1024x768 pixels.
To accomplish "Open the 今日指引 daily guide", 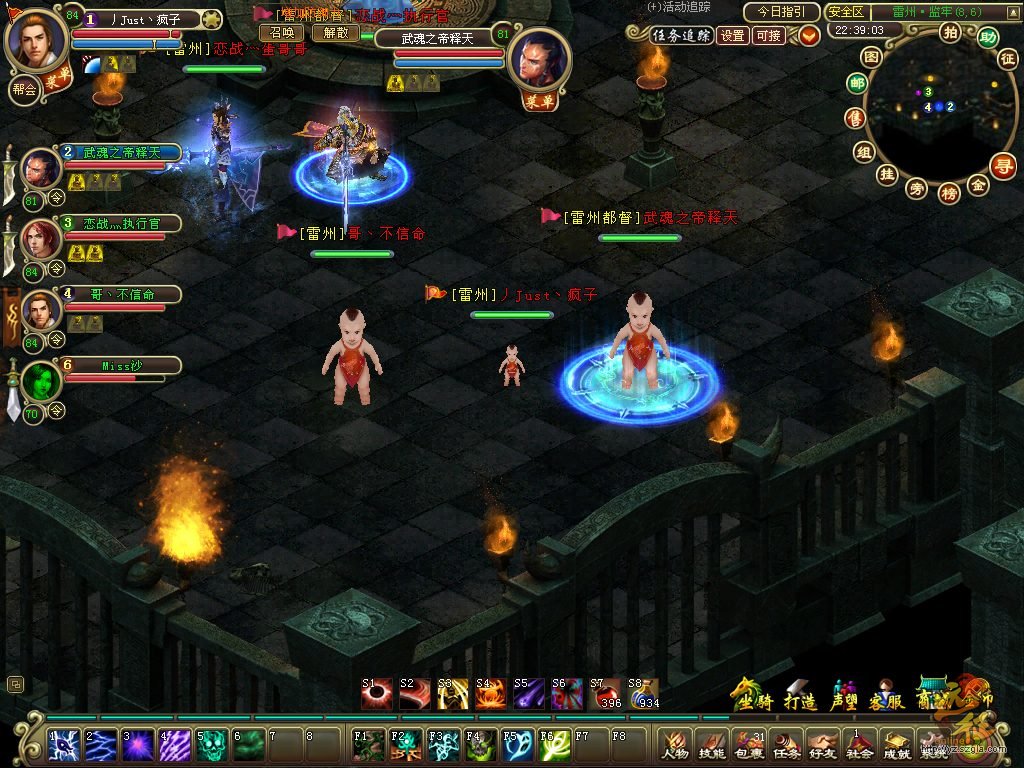I will 782,12.
